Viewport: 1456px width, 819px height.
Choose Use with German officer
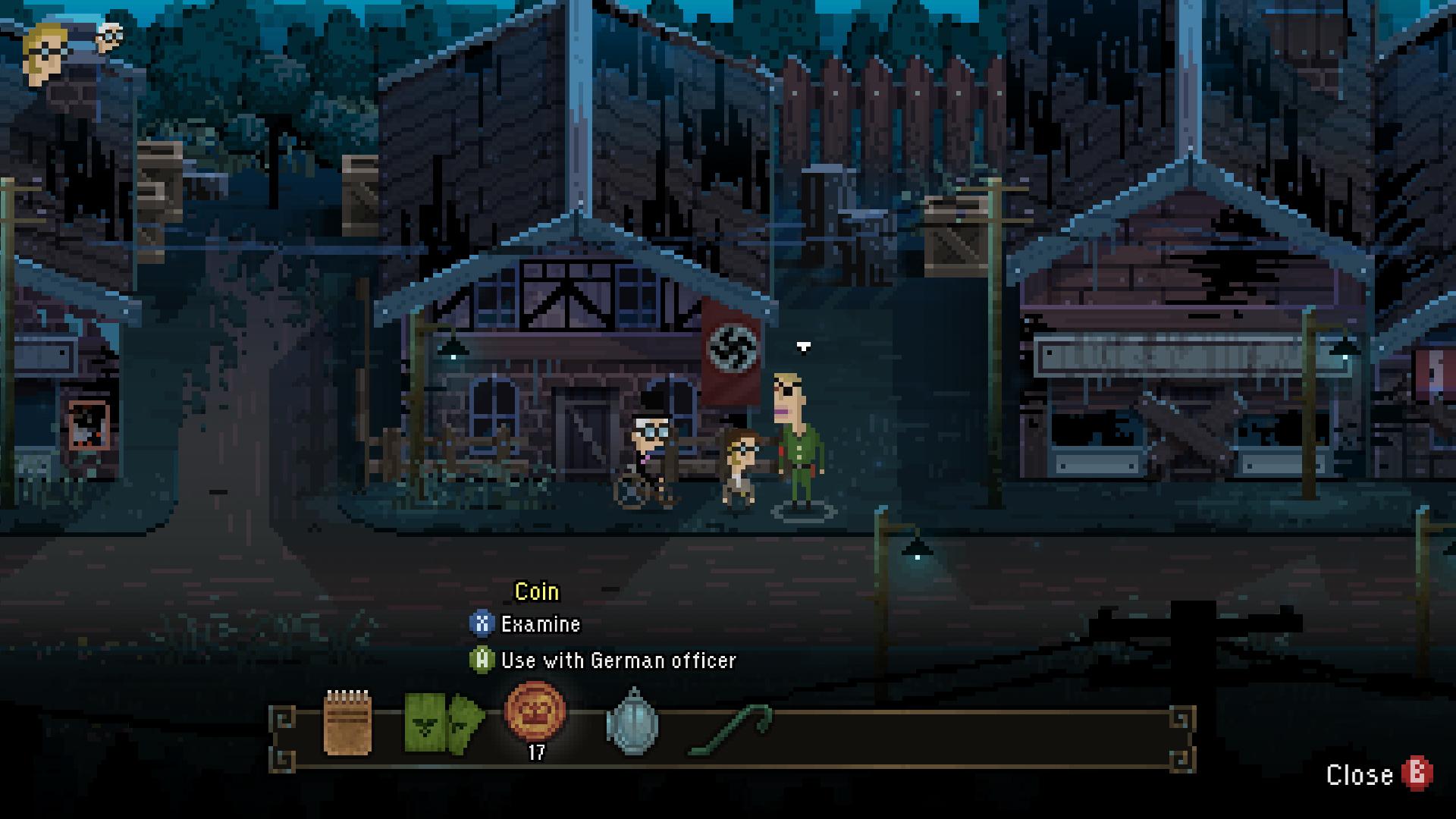[618, 661]
